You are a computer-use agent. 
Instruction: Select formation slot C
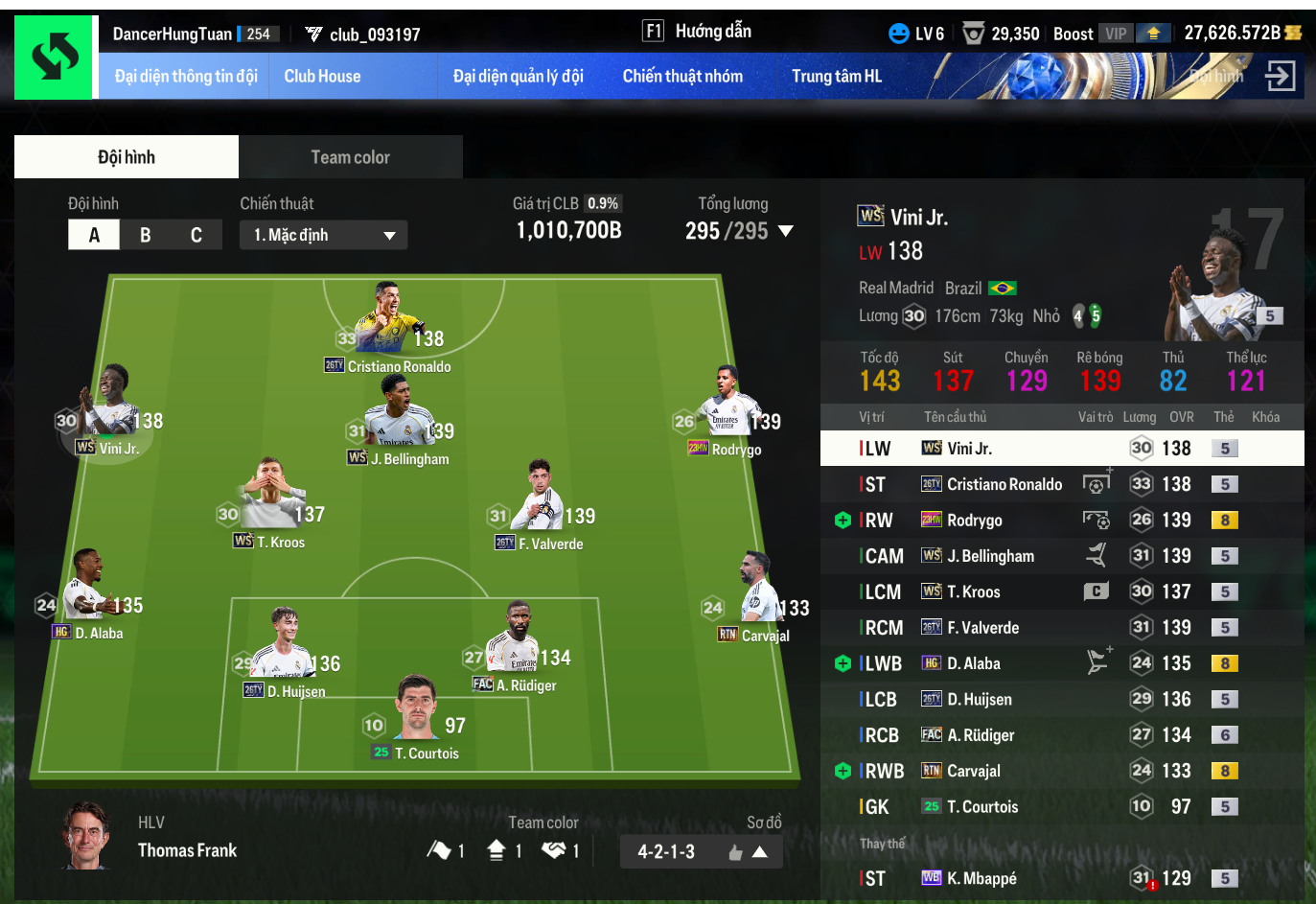click(x=196, y=235)
